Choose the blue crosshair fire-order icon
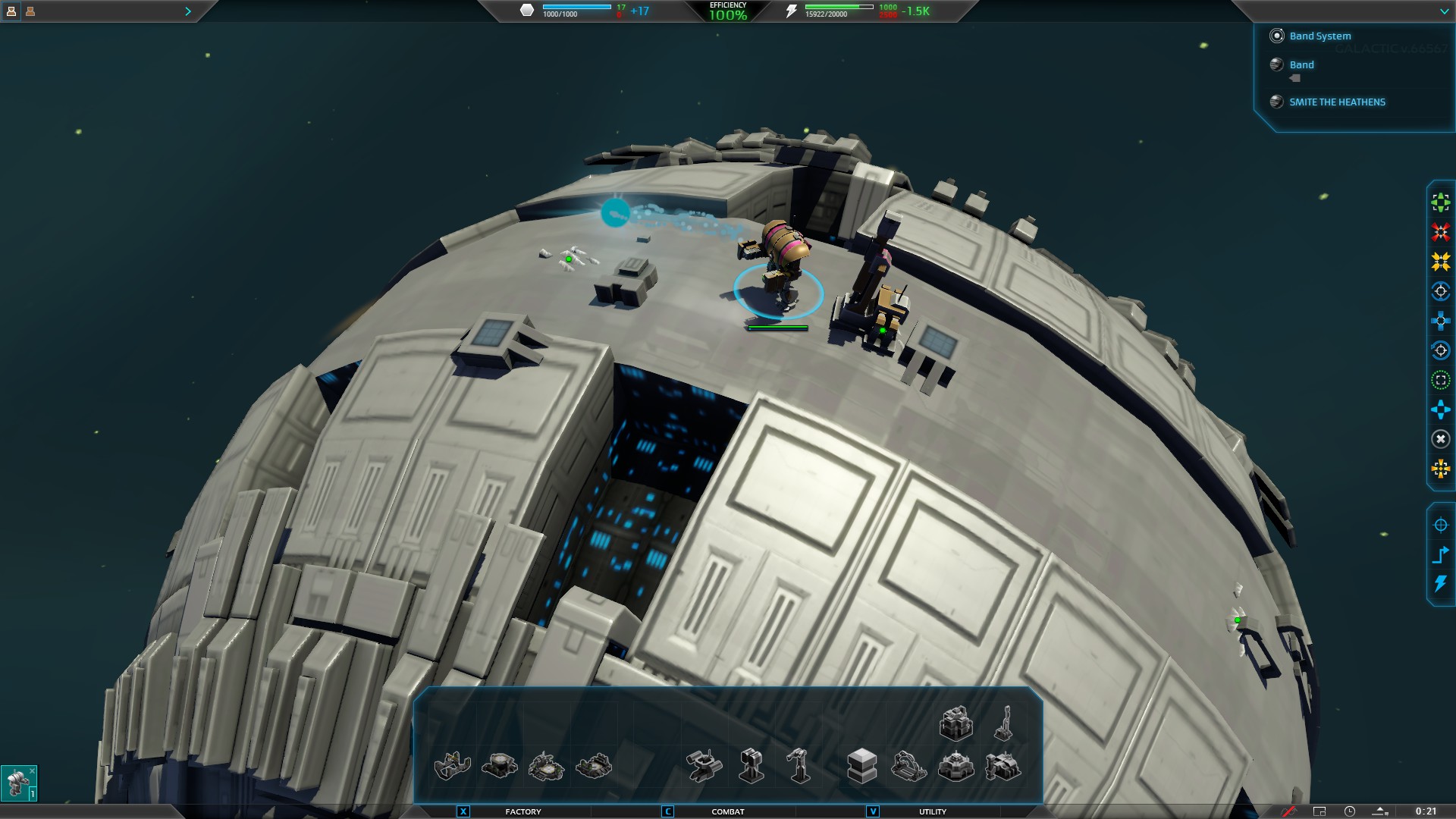 [x=1440, y=525]
